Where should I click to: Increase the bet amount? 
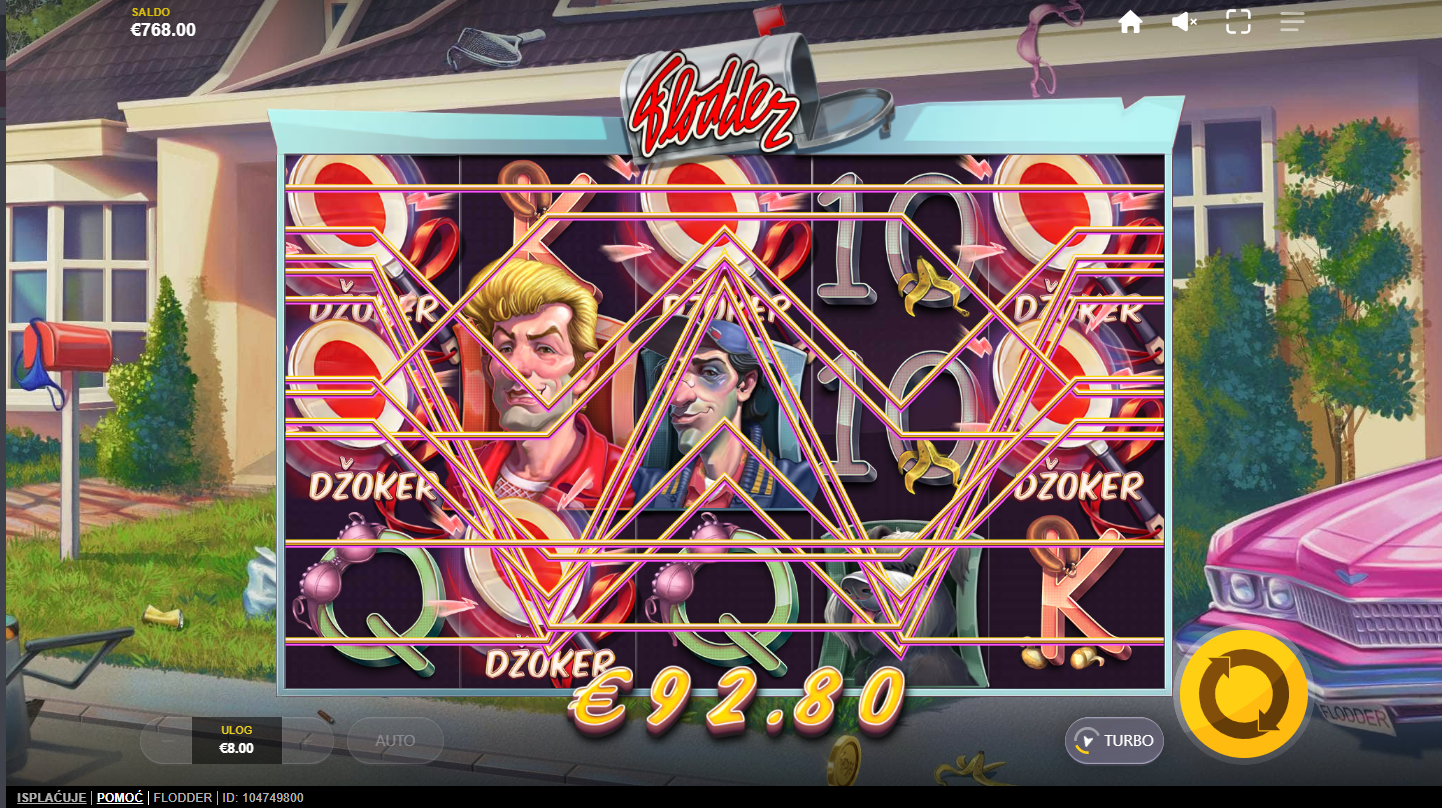[307, 741]
